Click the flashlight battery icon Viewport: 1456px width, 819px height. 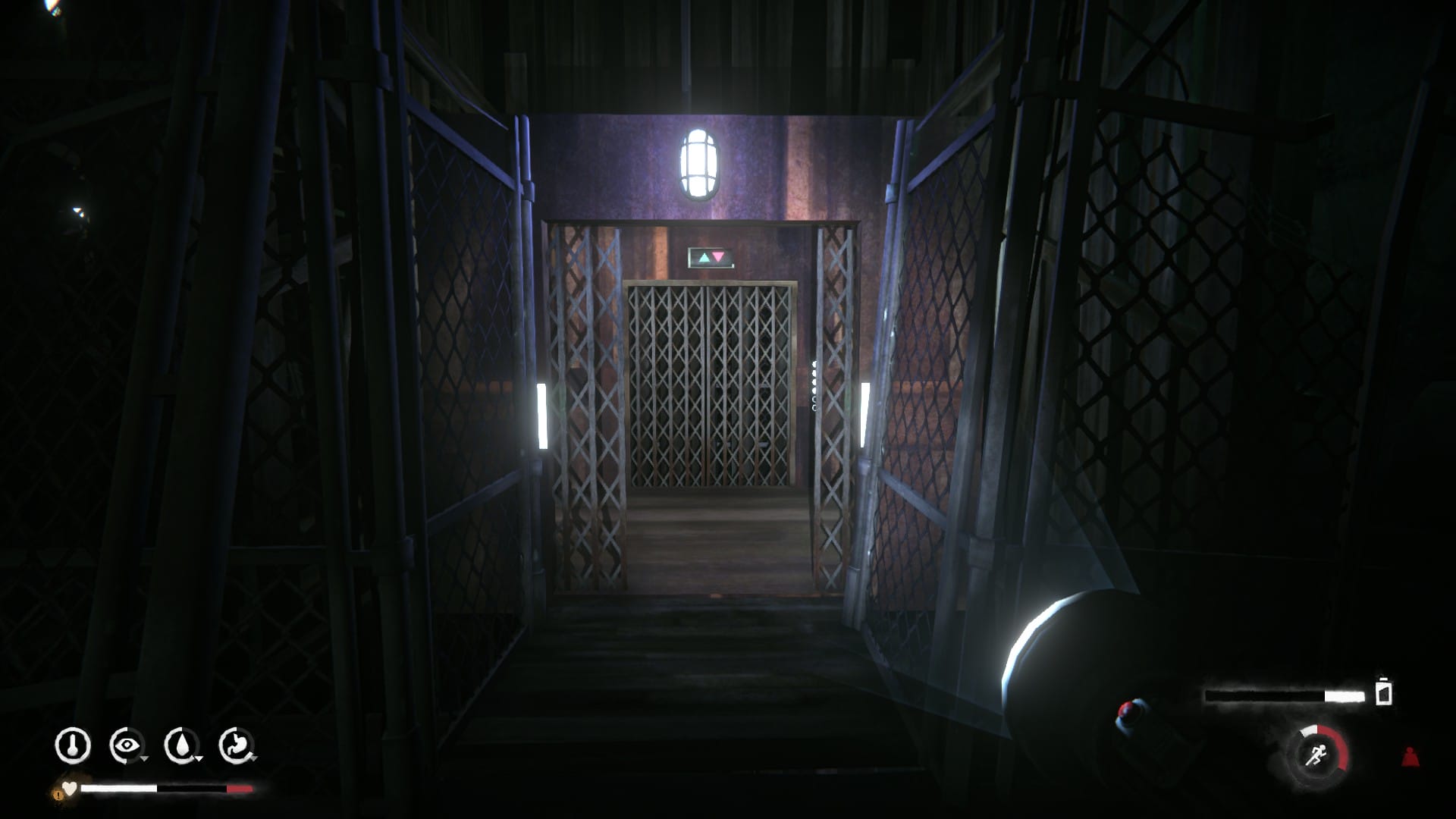pyautogui.click(x=1384, y=693)
